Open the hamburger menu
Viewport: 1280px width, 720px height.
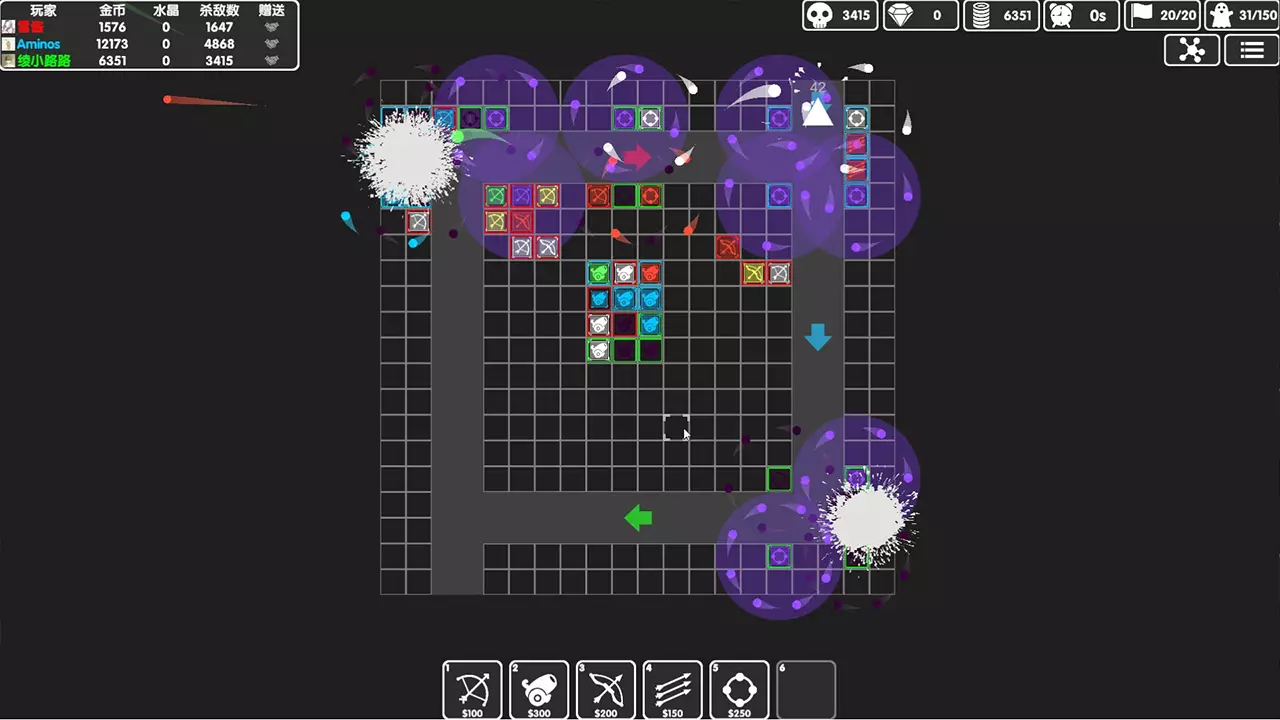tap(1251, 50)
